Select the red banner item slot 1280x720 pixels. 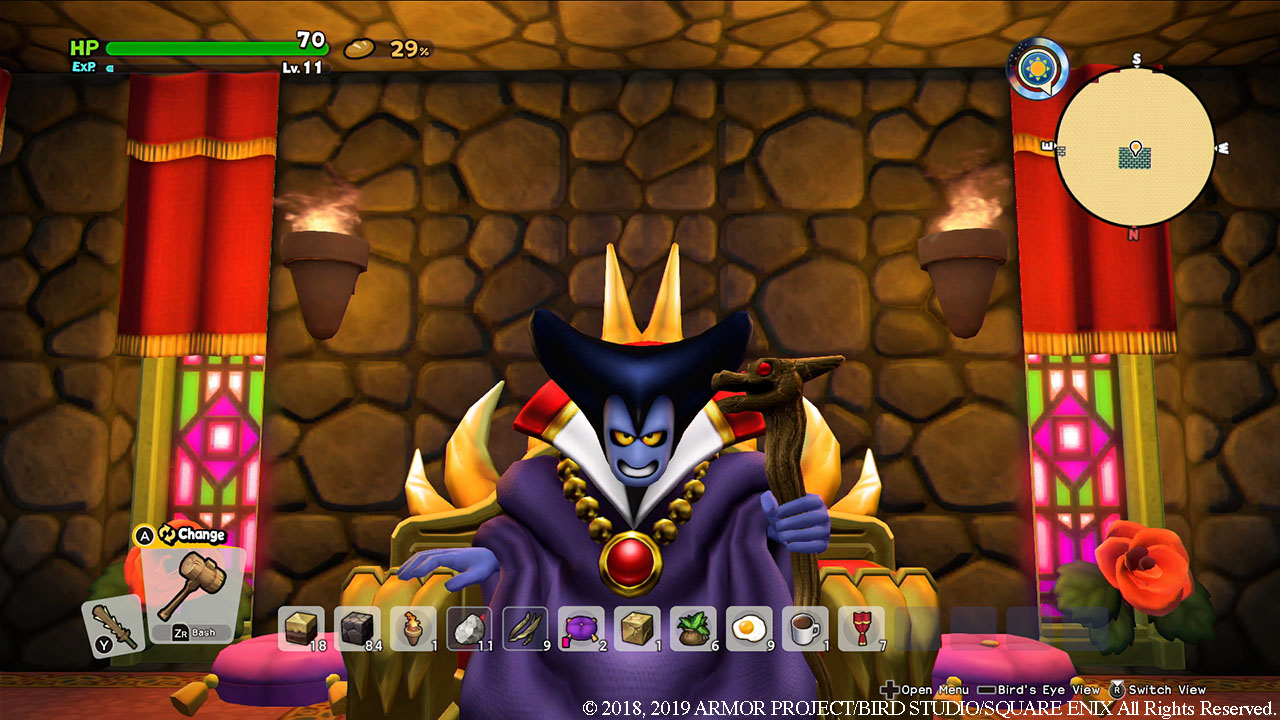[861, 628]
